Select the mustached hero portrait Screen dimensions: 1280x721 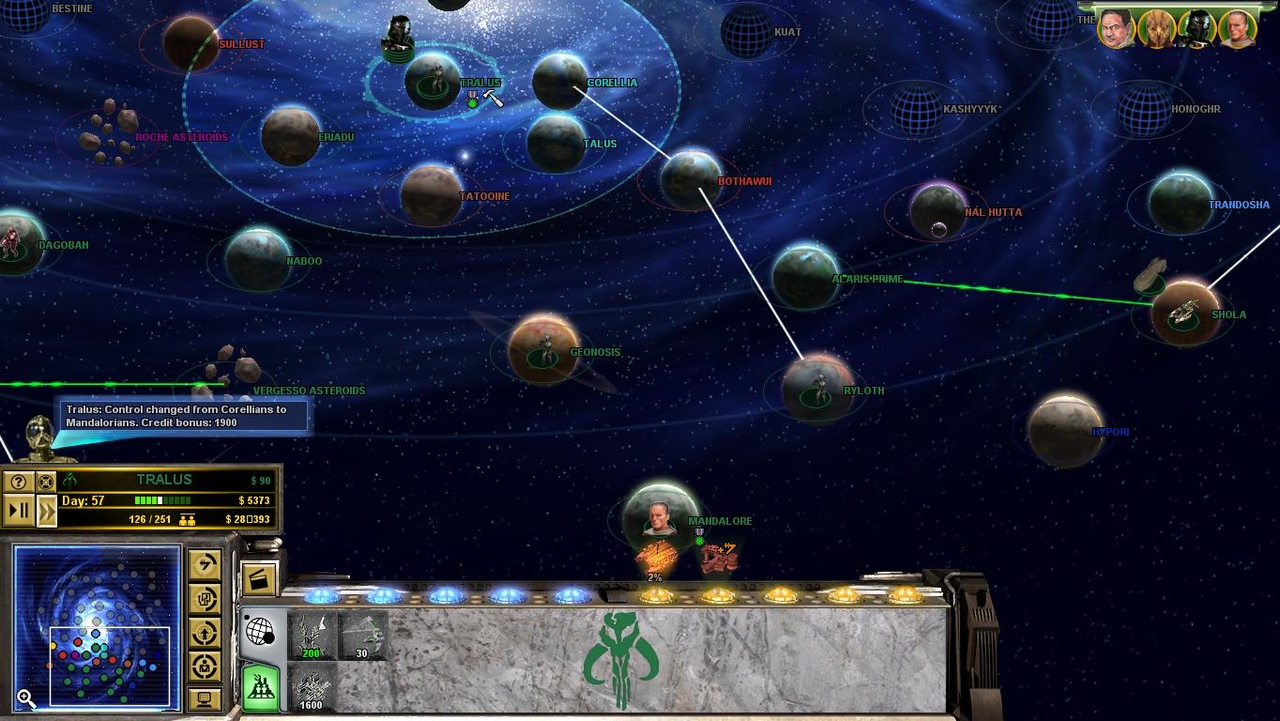[x=1115, y=30]
